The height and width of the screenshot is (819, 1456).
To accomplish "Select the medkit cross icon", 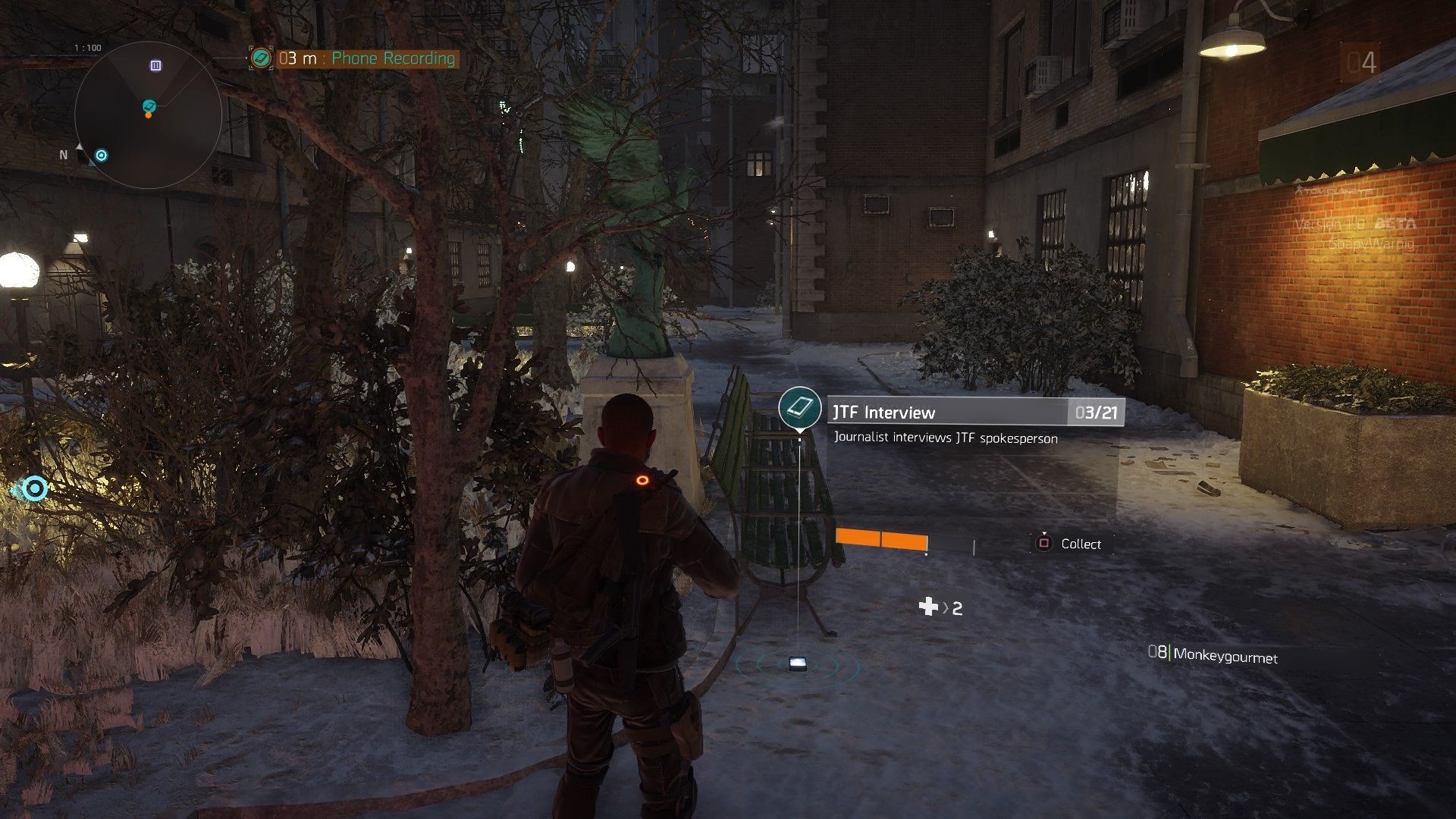I will coord(928,607).
